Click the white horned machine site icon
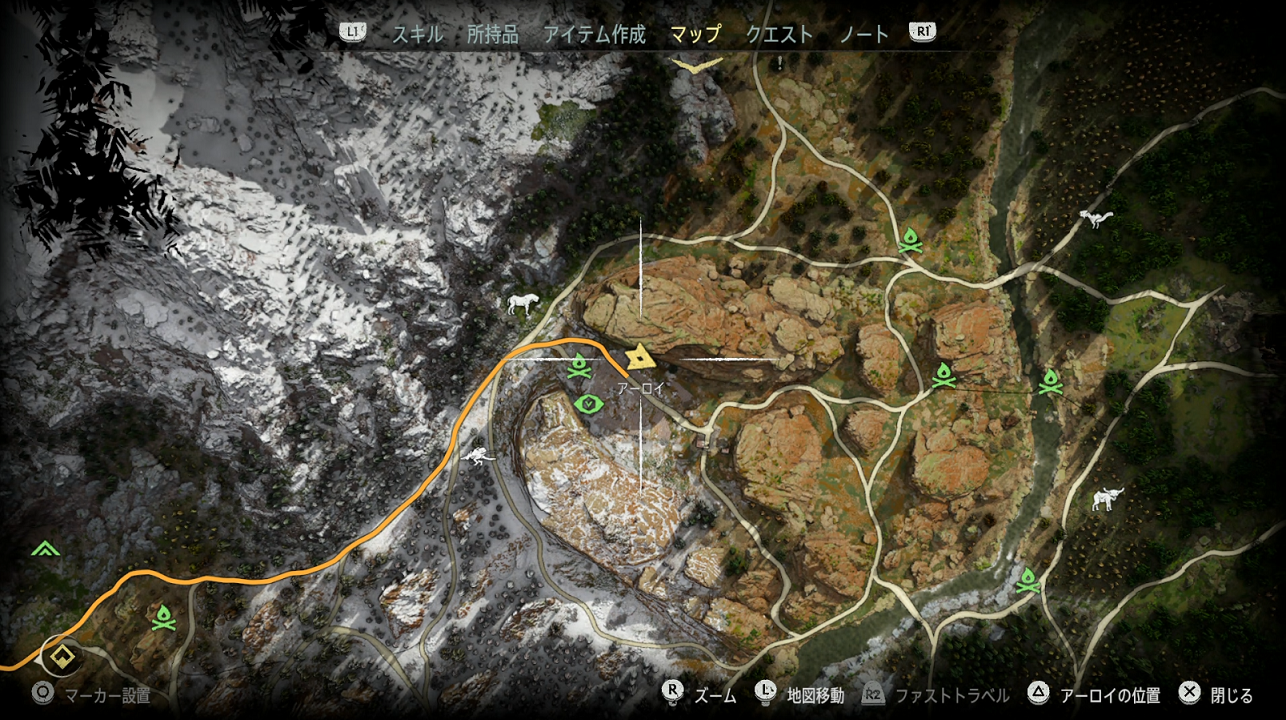 (1106, 498)
